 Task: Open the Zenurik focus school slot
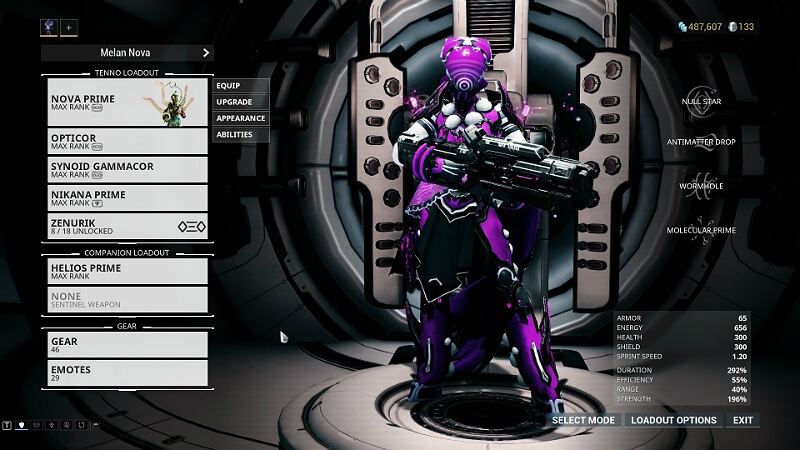coord(127,226)
